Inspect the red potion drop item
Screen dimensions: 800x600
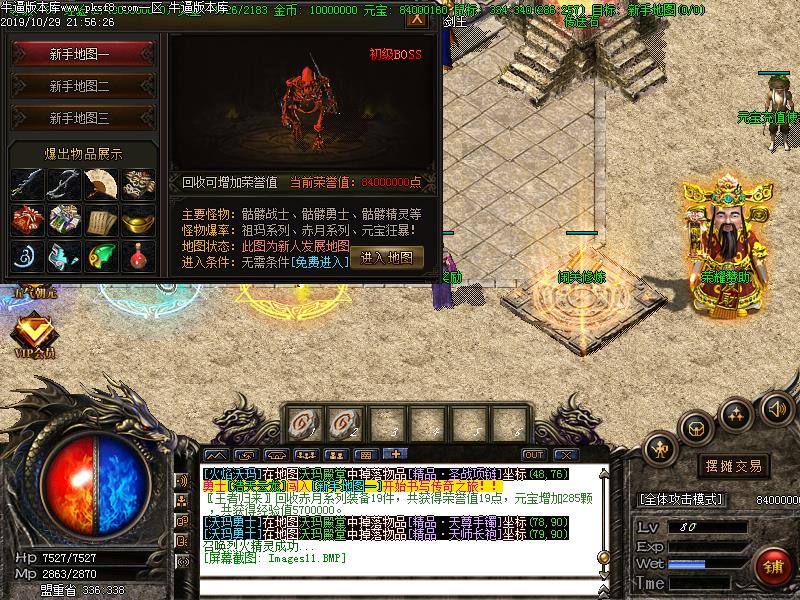138,256
